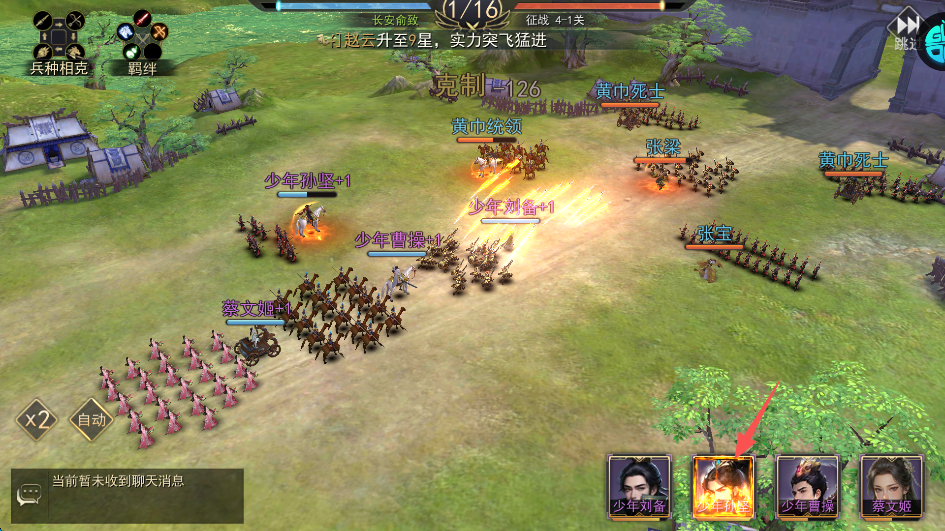Click the cyan round overlay logo
The image size is (945, 531).
click(x=936, y=42)
